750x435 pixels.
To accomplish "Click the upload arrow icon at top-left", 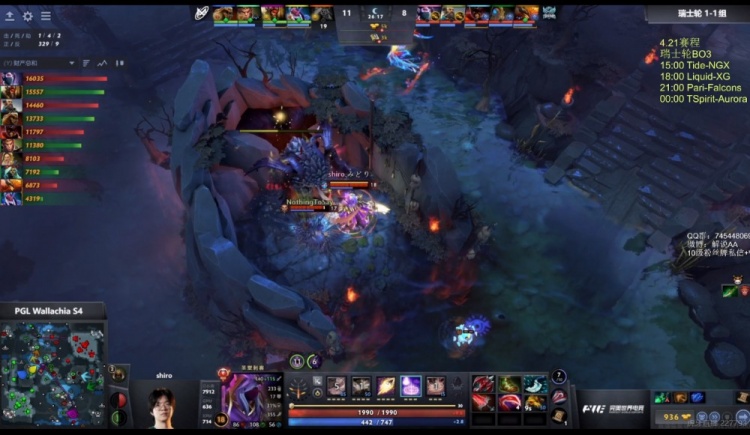I will point(10,16).
